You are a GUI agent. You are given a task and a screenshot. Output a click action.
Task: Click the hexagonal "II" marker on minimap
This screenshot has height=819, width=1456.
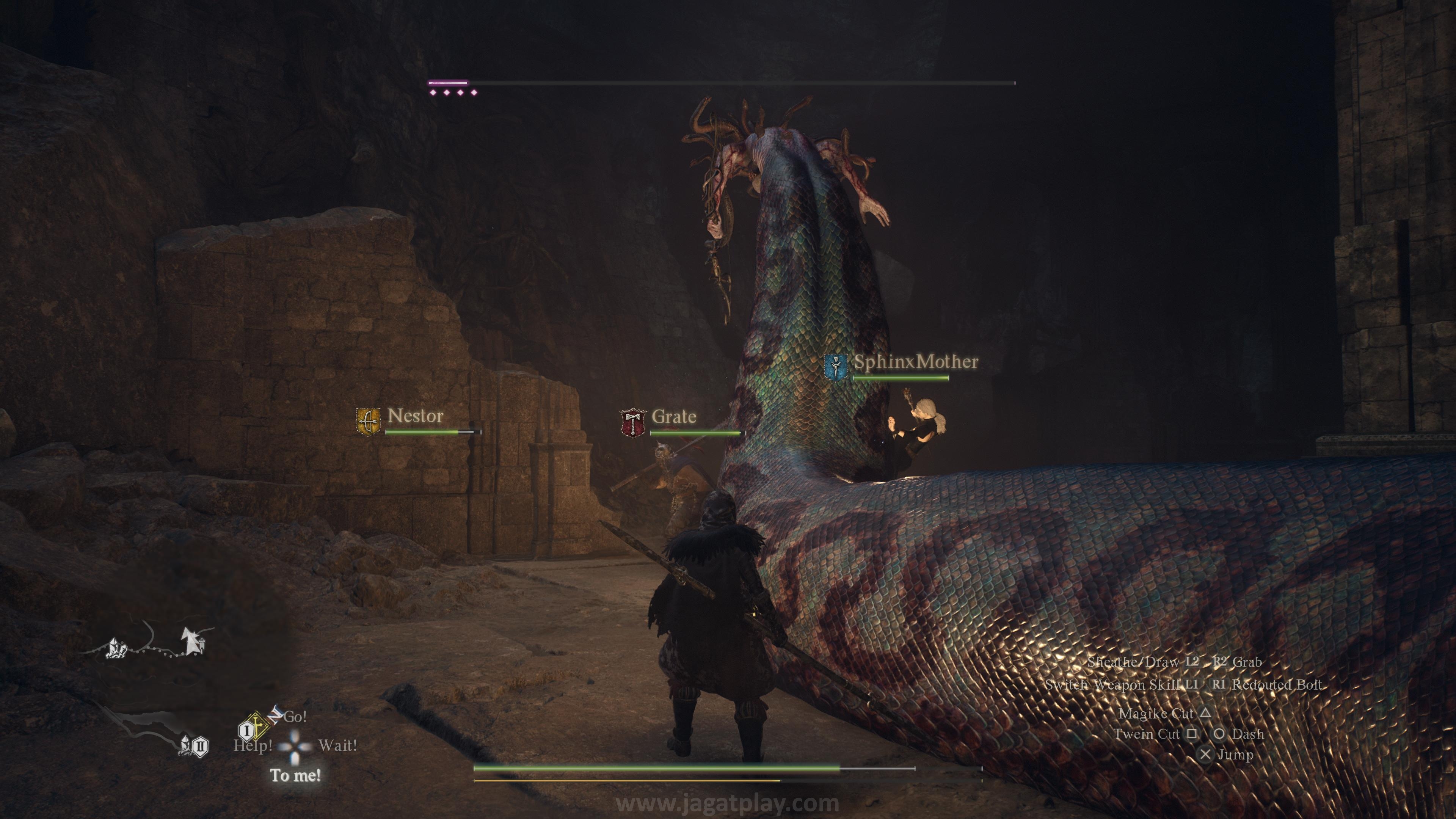(201, 747)
